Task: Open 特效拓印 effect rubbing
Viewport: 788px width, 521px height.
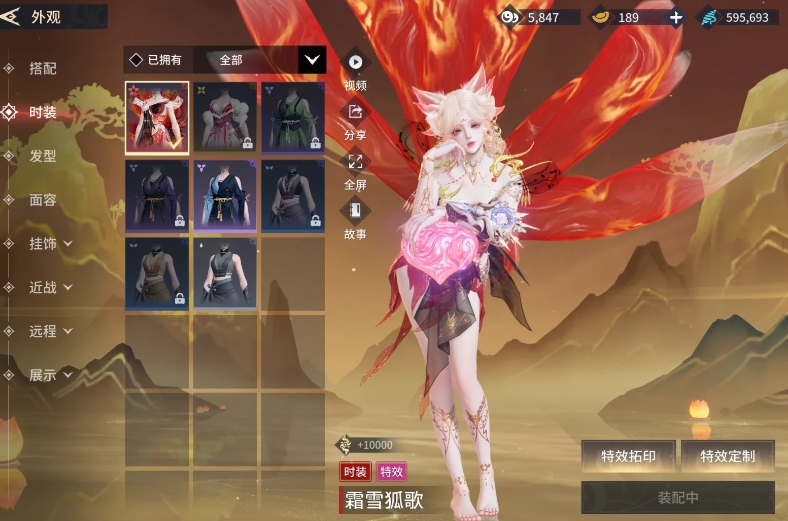Action: pyautogui.click(x=628, y=456)
